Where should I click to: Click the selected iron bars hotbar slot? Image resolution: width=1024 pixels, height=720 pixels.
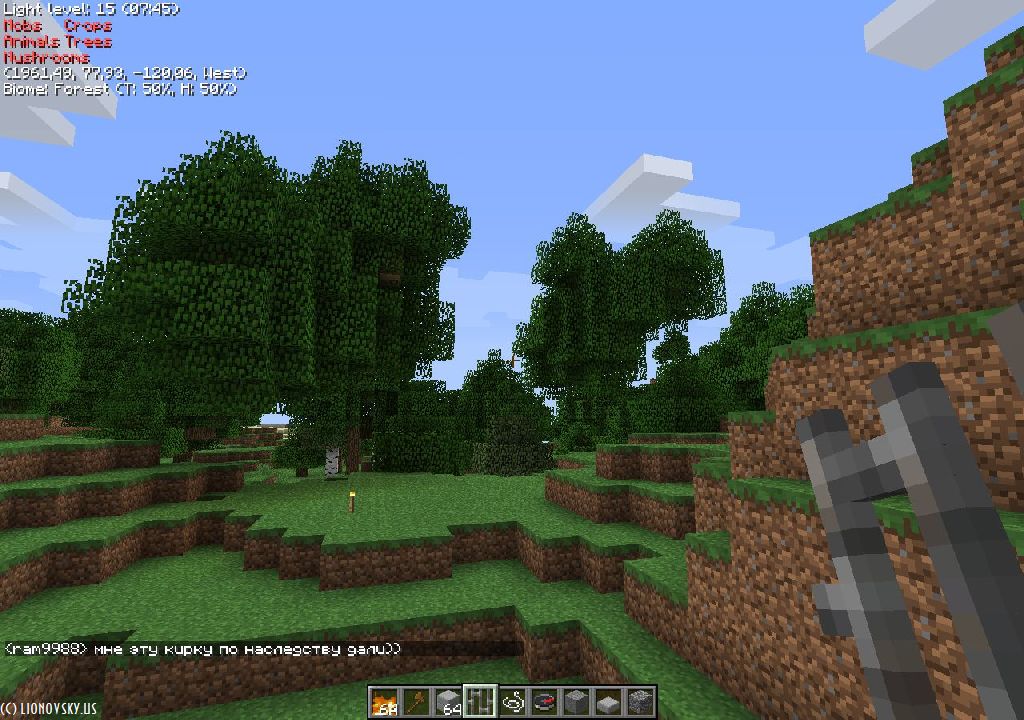480,702
